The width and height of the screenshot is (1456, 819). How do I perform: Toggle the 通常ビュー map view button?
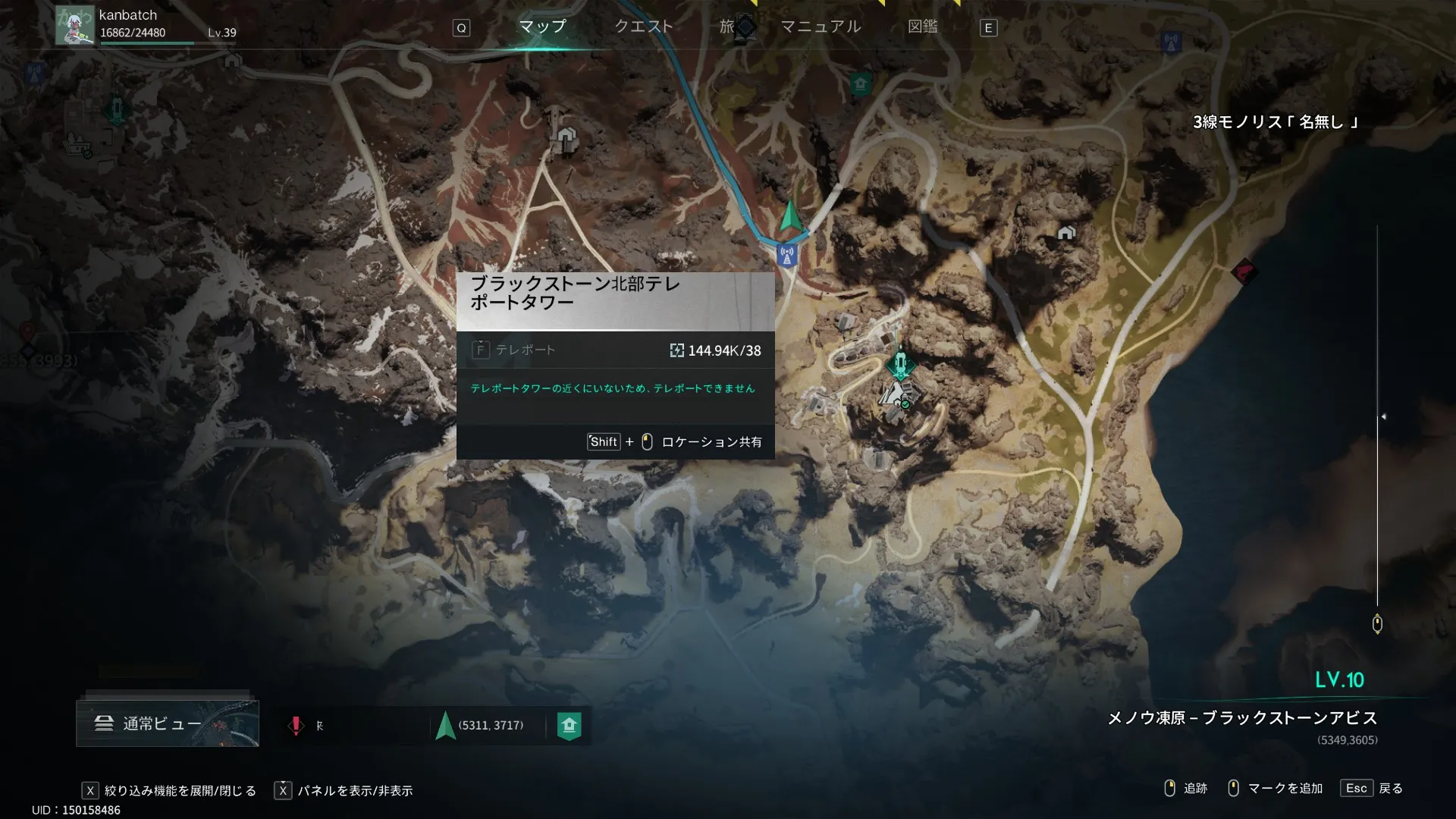167,723
